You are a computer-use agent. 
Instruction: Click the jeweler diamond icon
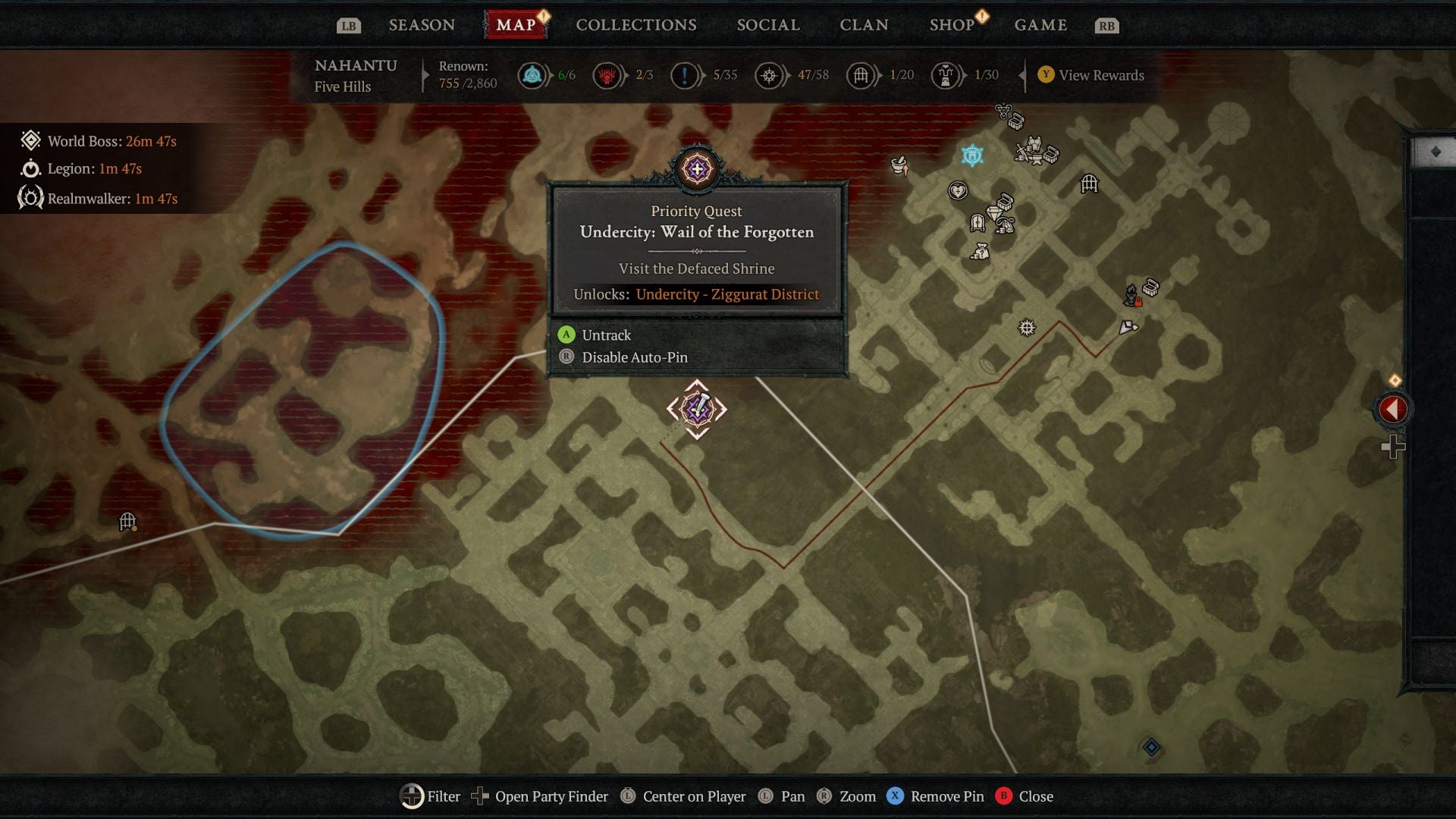tap(993, 212)
